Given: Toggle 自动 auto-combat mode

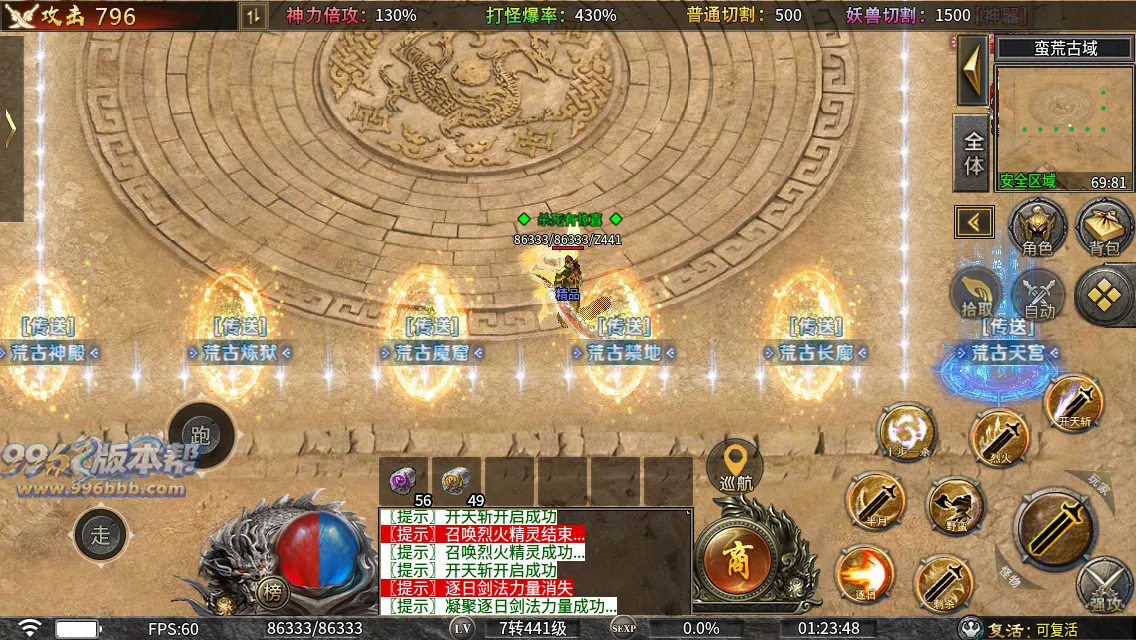Looking at the screenshot, I should tap(1040, 296).
